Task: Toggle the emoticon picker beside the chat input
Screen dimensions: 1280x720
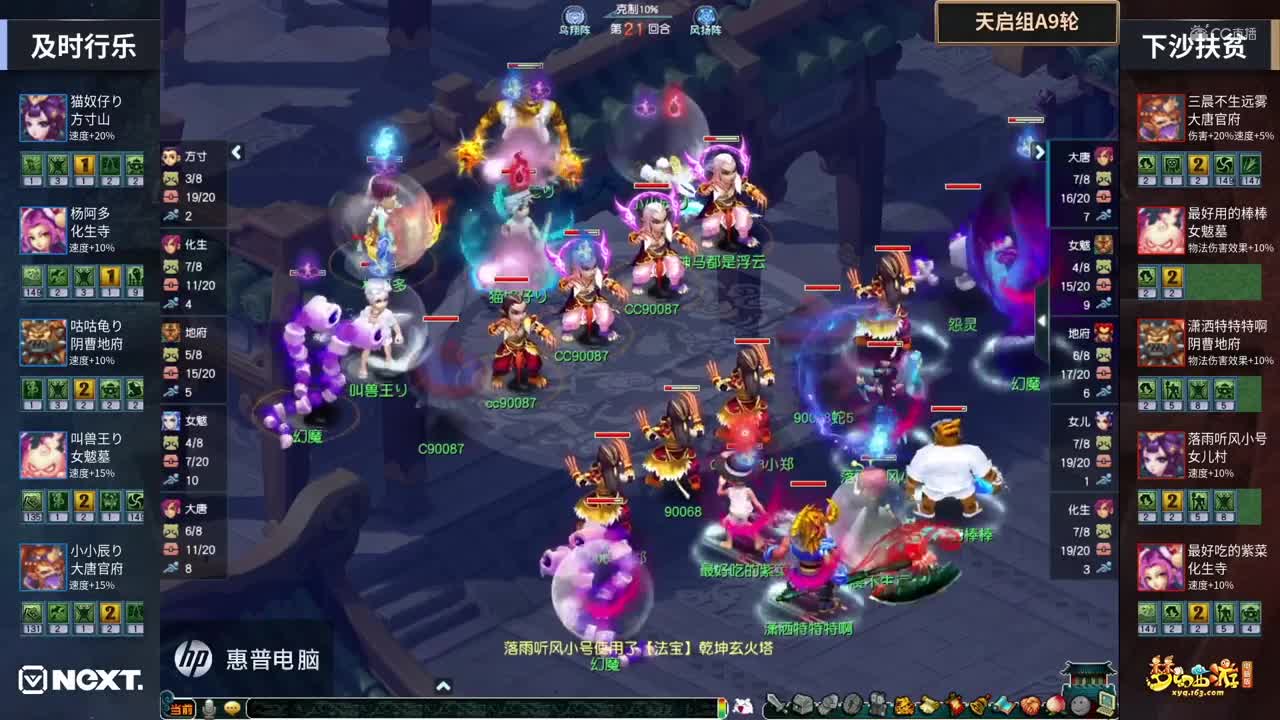Action: (x=230, y=706)
